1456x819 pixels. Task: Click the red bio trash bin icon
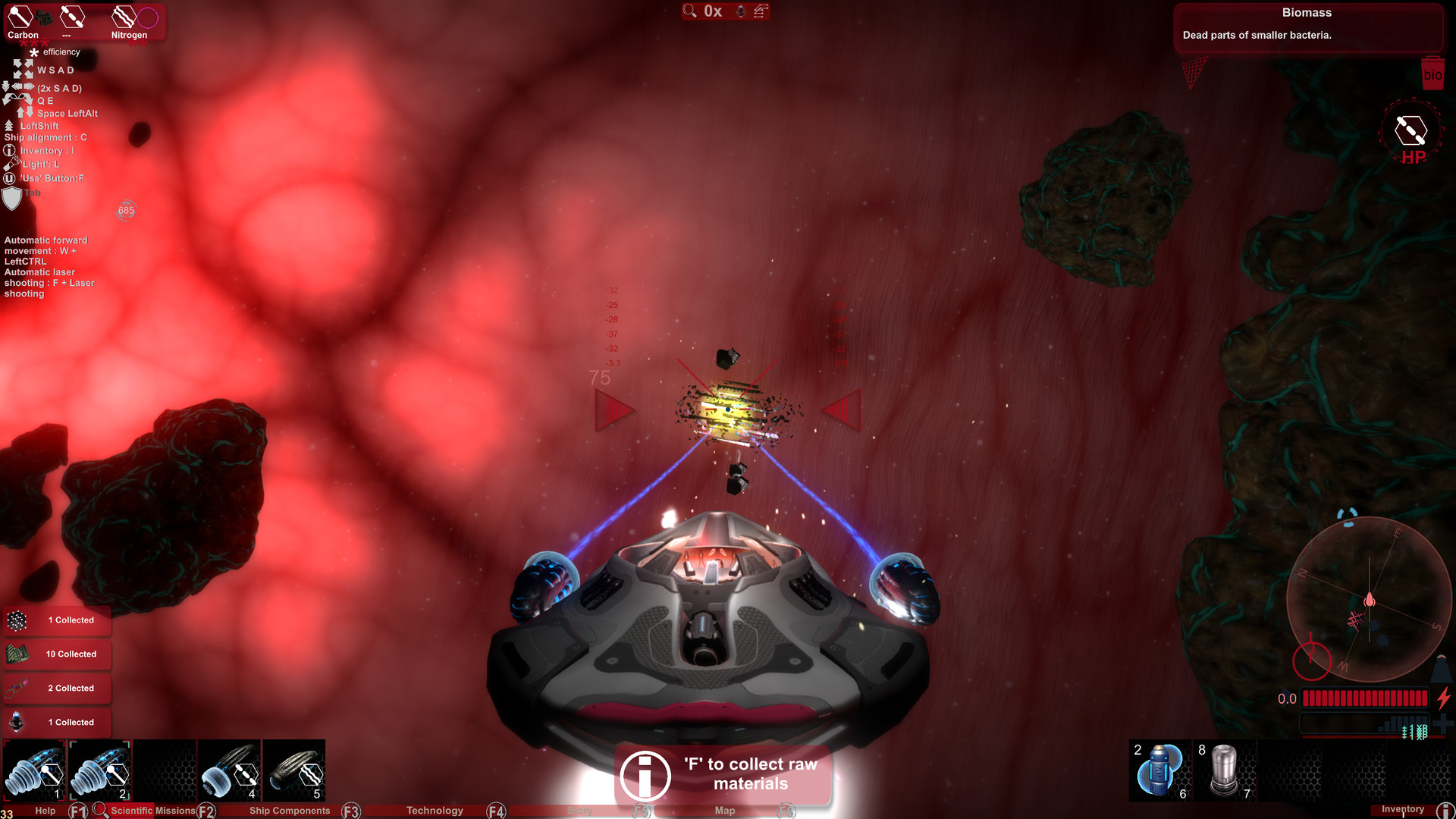pos(1432,74)
